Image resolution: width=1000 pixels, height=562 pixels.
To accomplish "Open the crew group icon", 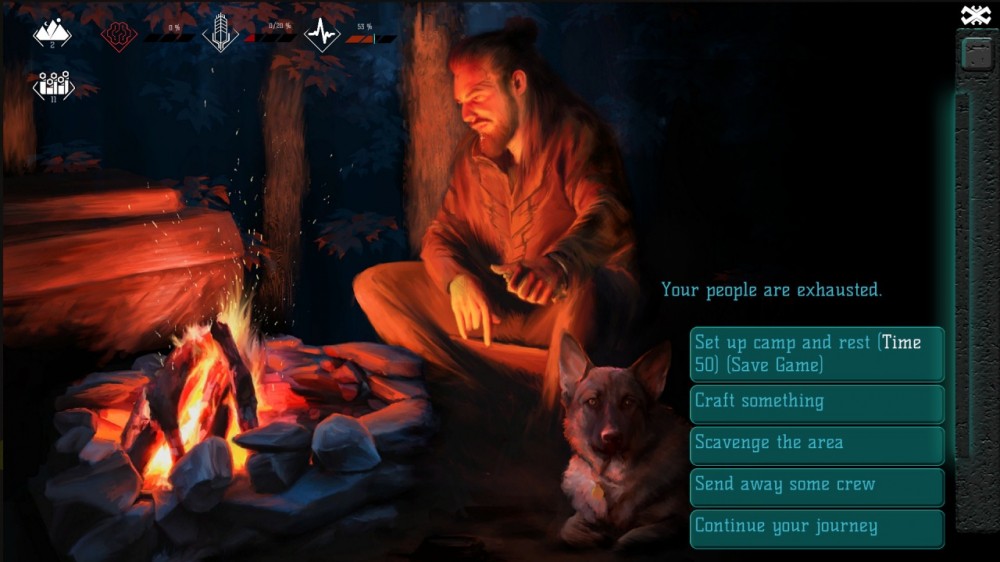I will [x=53, y=85].
